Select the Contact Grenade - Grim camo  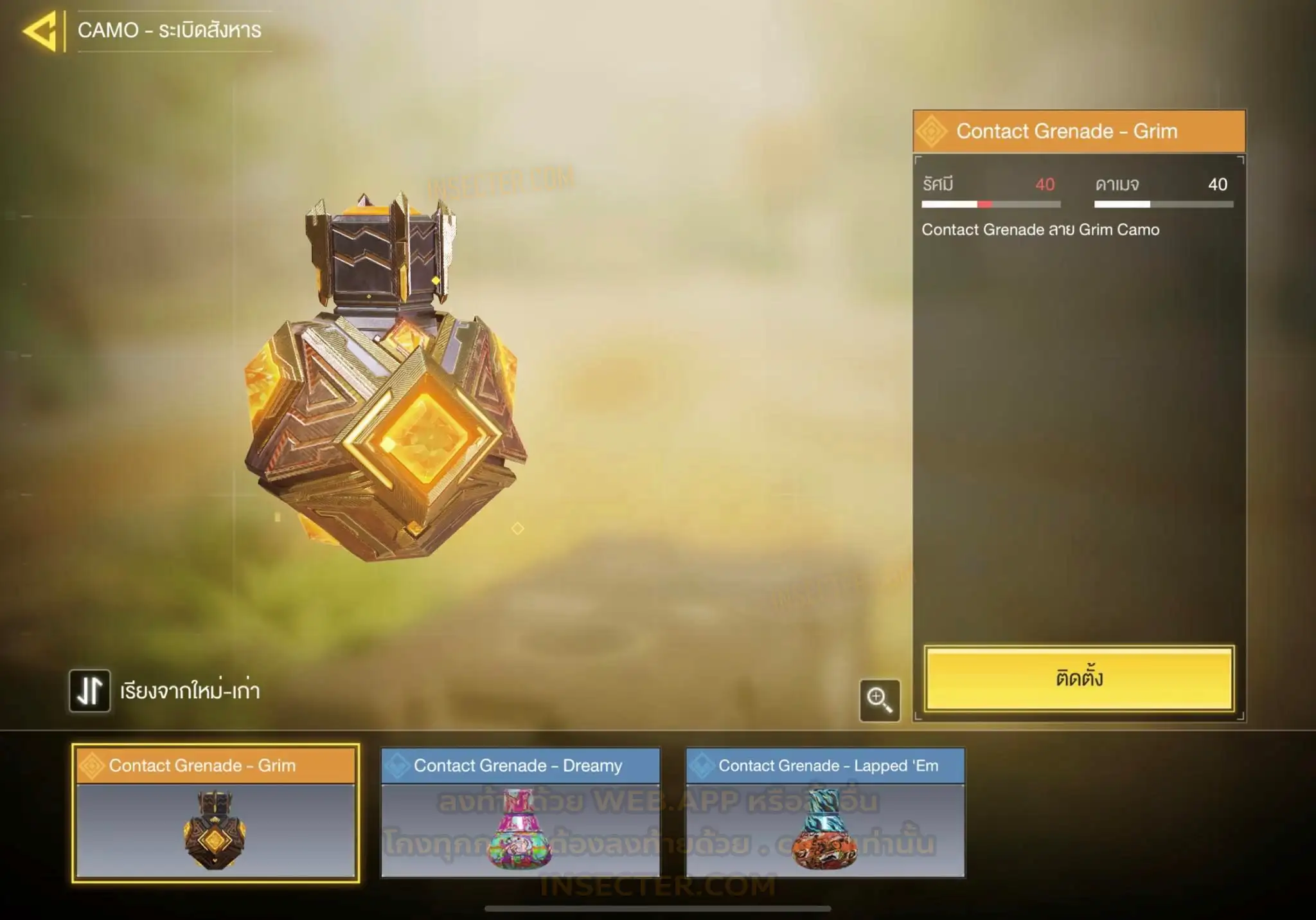click(x=215, y=813)
